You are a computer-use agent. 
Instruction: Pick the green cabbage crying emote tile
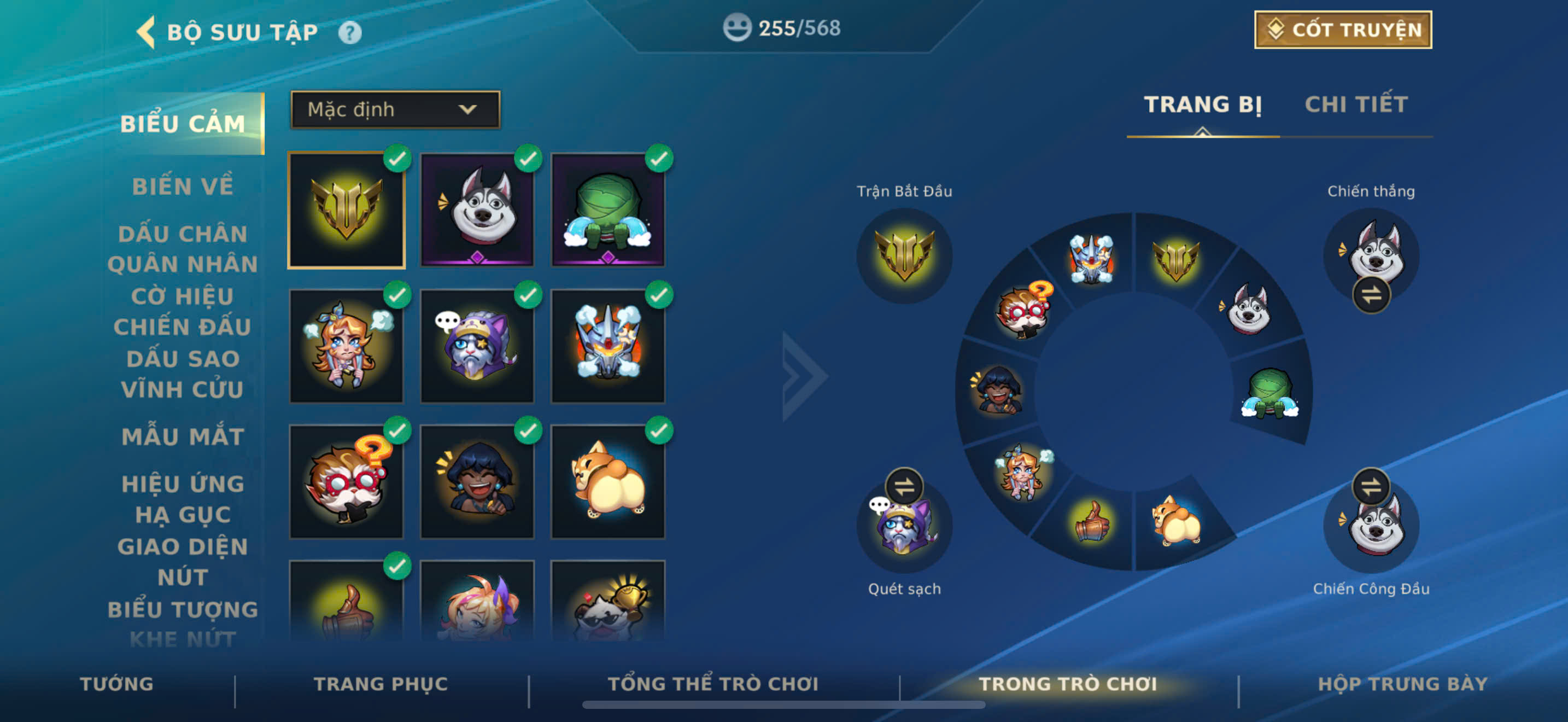607,210
